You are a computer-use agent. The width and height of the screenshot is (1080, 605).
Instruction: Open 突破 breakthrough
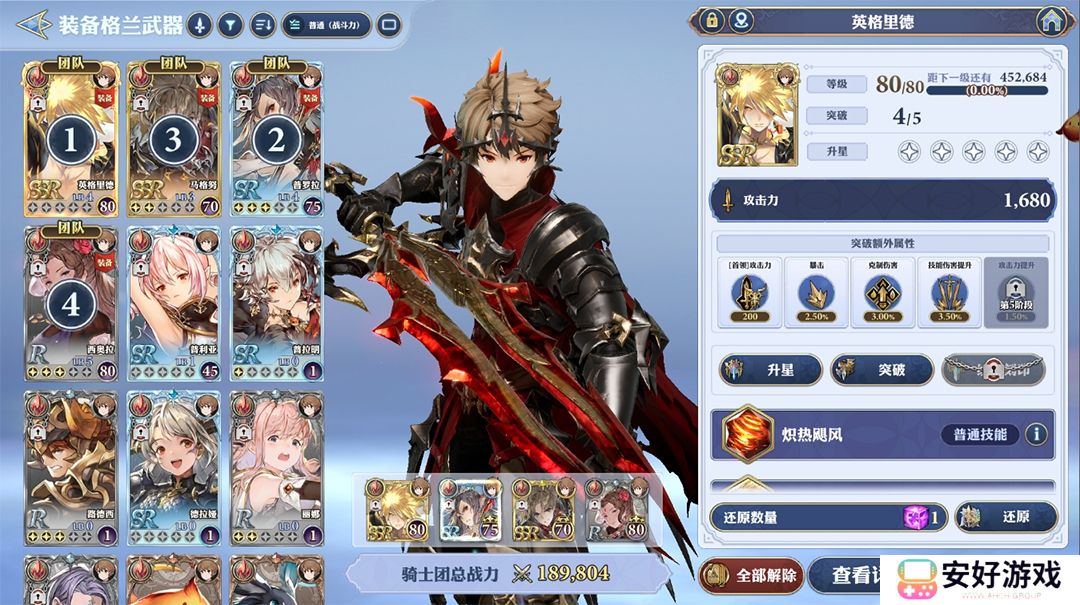pyautogui.click(x=881, y=370)
